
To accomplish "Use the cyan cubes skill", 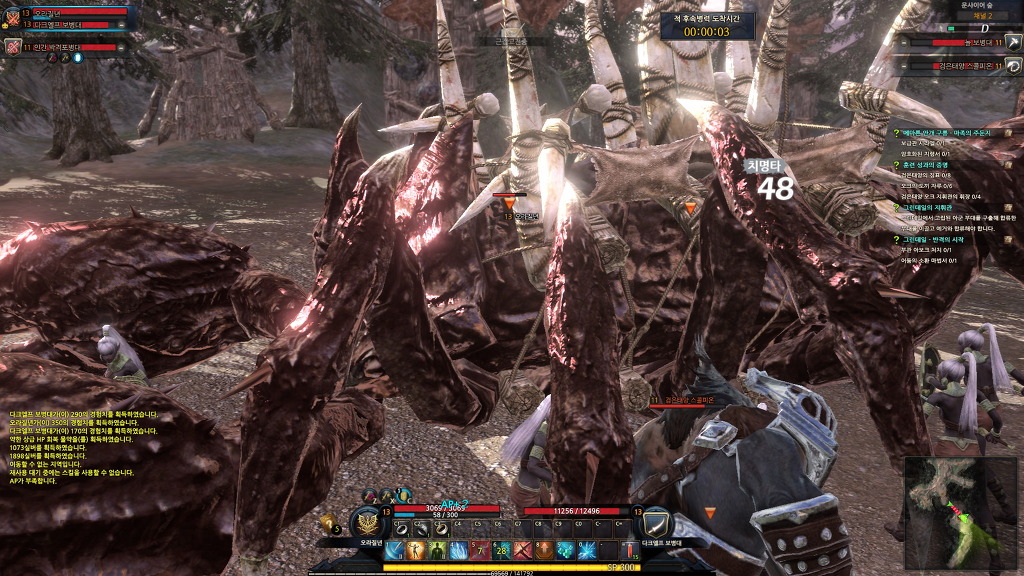I will (564, 551).
